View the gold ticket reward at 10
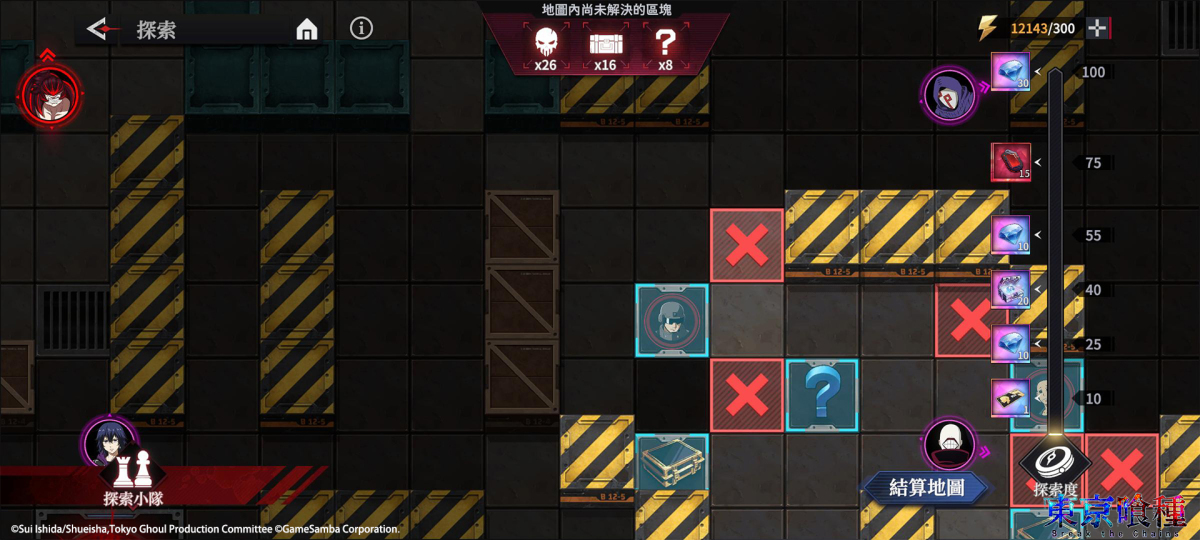The image size is (1200, 540). click(x=1010, y=398)
